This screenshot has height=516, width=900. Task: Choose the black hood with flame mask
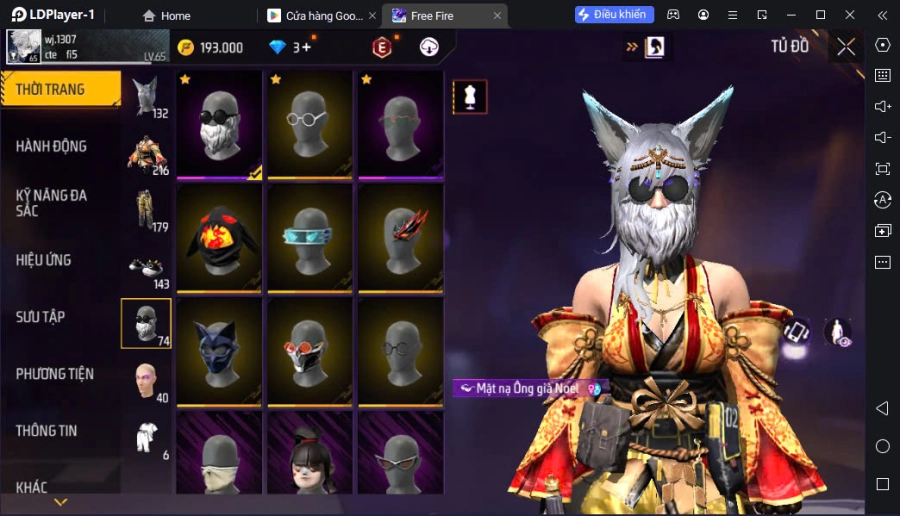220,240
